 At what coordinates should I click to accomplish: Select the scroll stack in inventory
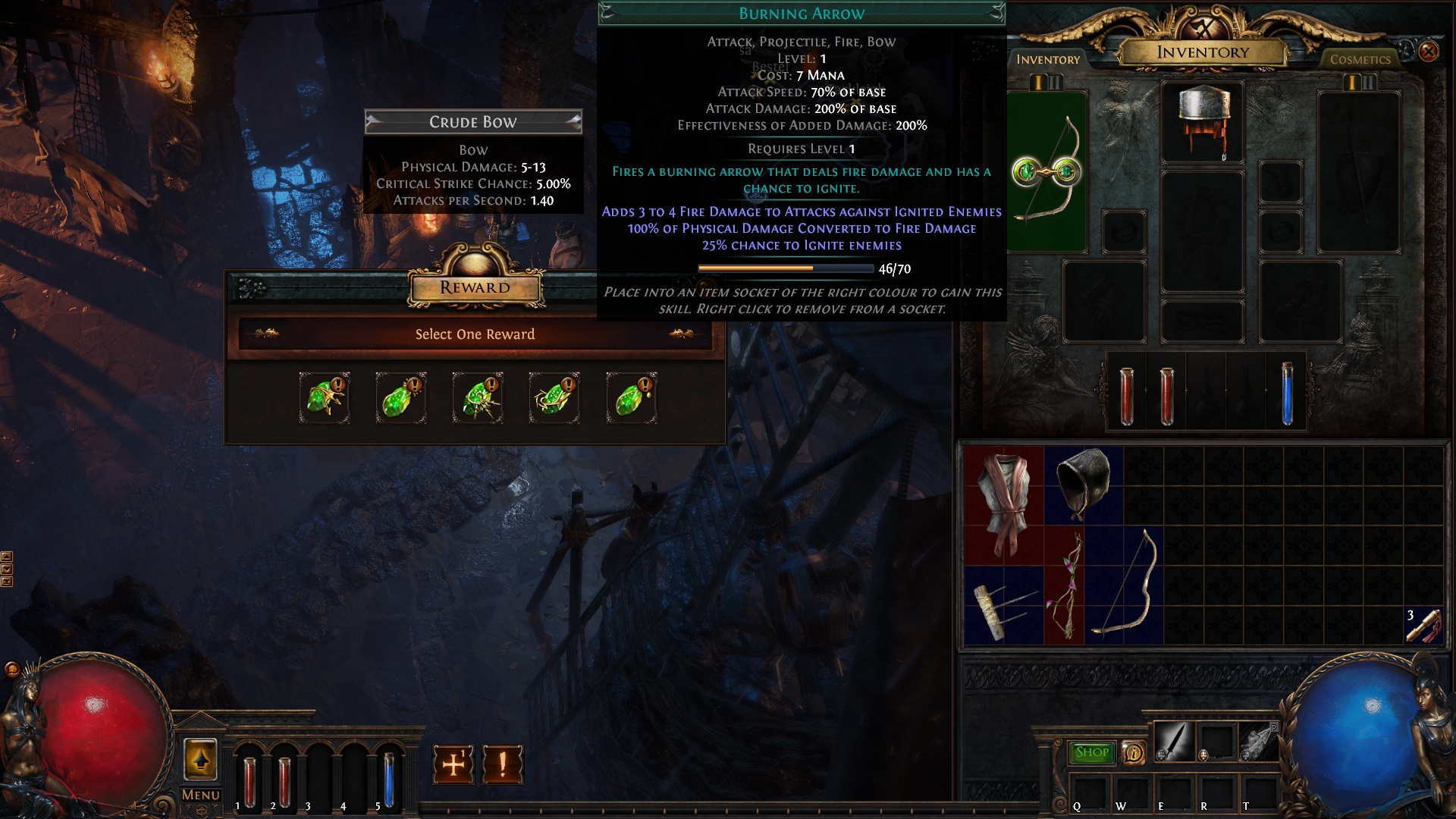click(1423, 626)
